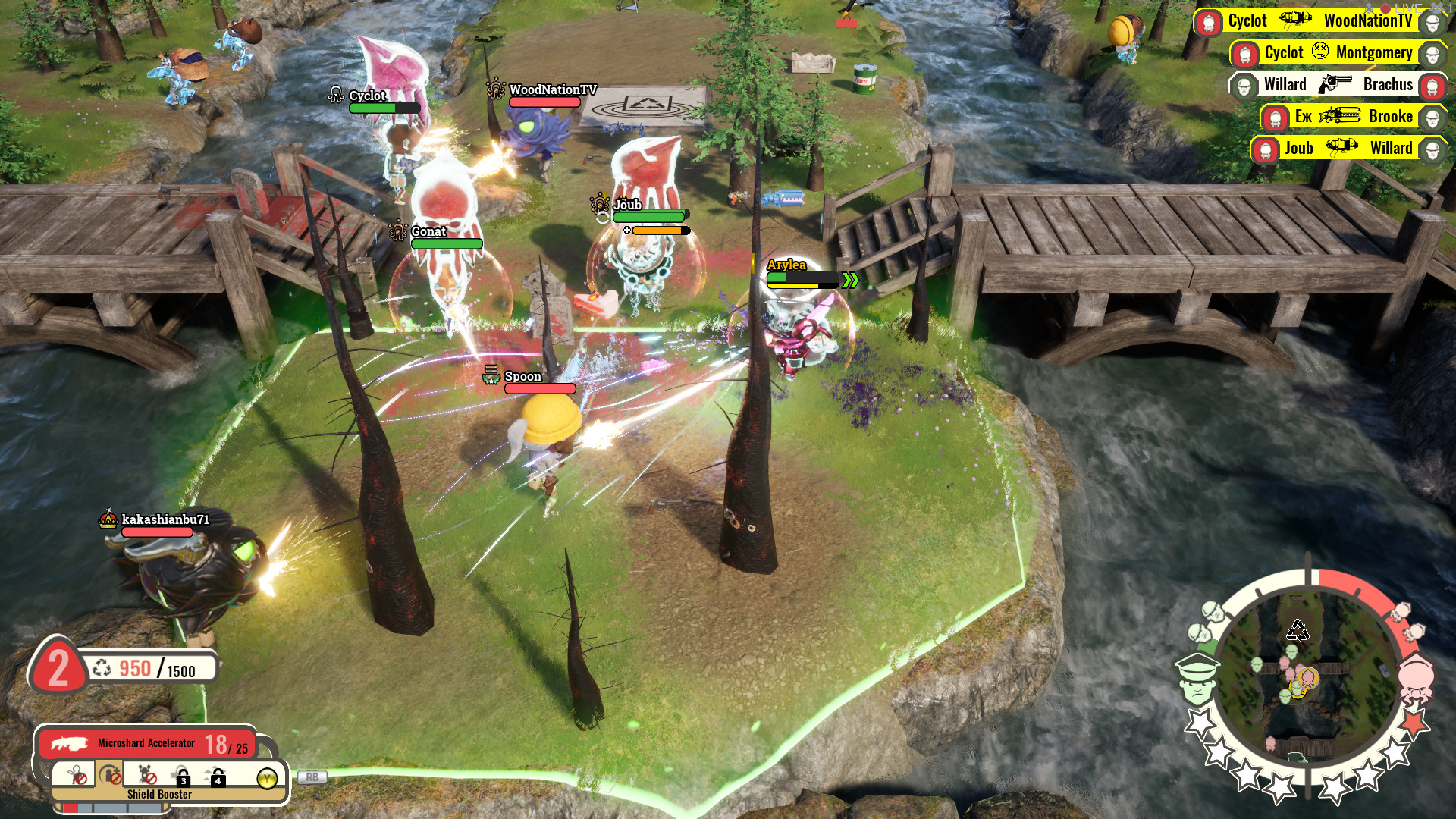Click the red star on the minimap ring
The height and width of the screenshot is (819, 1456).
[1415, 722]
